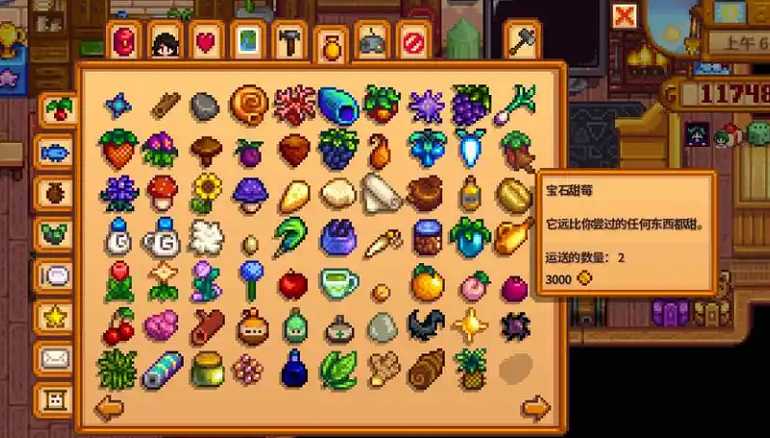770x438 pixels.
Task: Select the purple grapes item
Action: tap(468, 103)
